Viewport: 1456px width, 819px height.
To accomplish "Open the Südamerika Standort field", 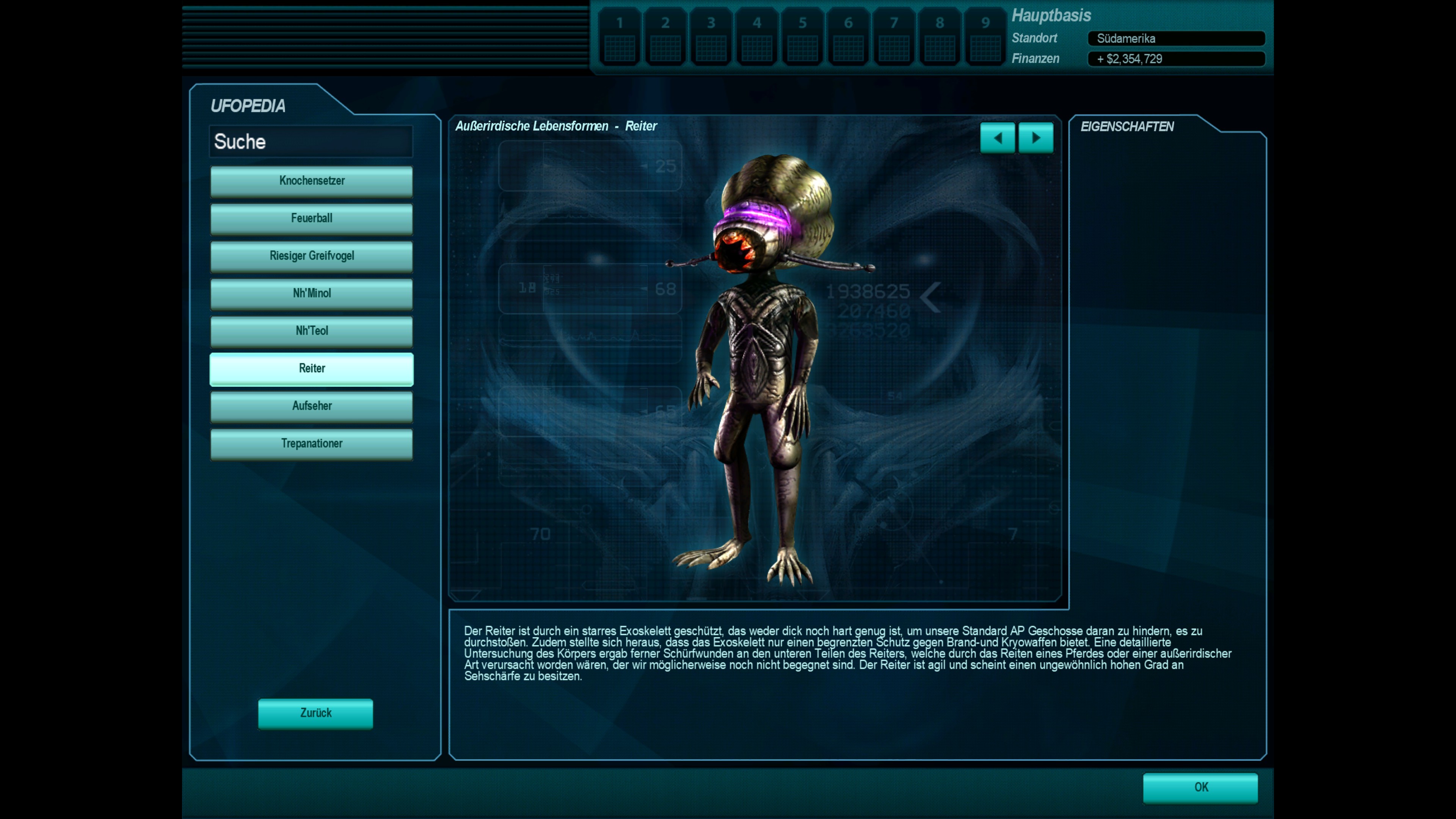I will coord(1176,38).
